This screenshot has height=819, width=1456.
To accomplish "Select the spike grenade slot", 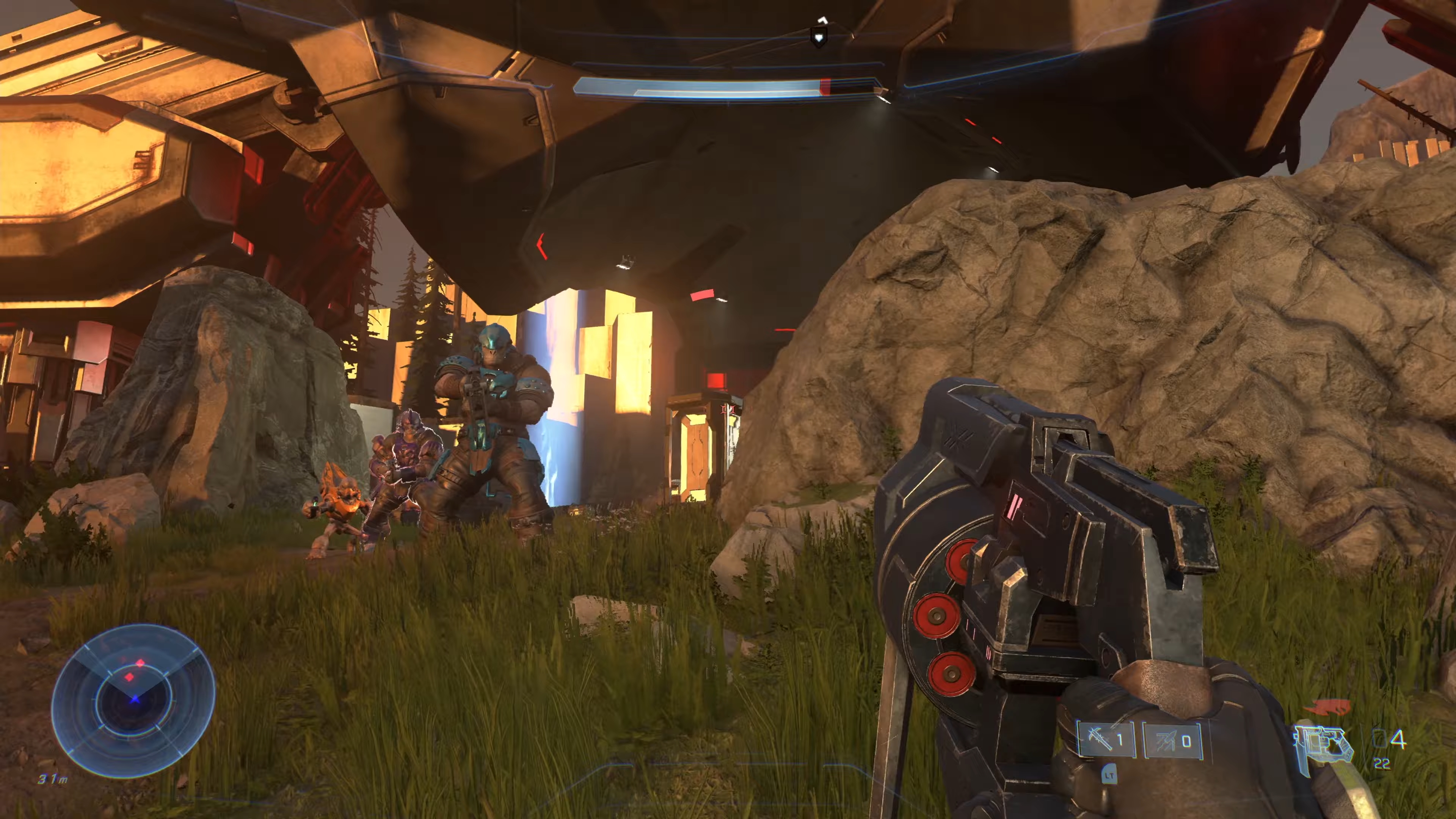I will point(1106,739).
